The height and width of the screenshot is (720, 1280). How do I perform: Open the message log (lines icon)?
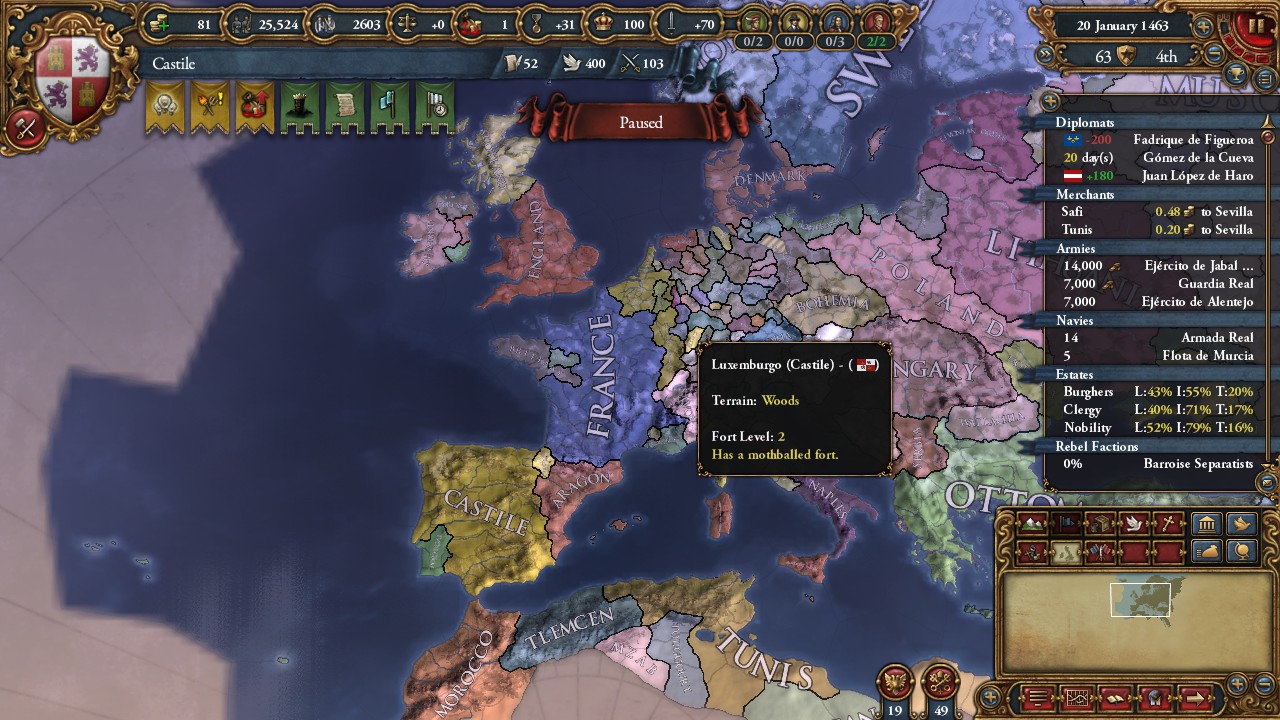1038,699
